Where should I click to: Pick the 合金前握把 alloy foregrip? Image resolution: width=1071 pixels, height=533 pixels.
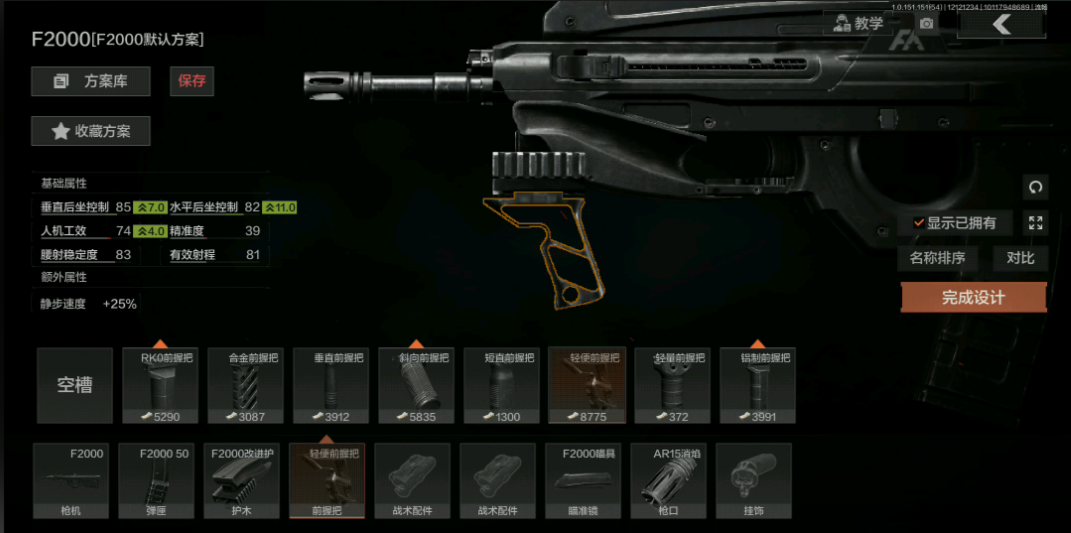coord(246,386)
